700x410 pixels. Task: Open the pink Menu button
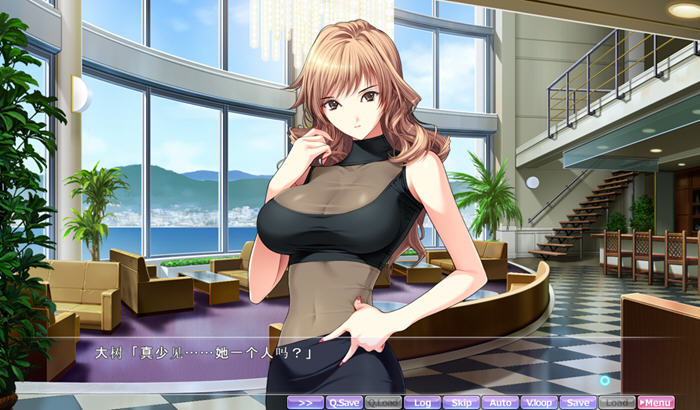point(656,402)
